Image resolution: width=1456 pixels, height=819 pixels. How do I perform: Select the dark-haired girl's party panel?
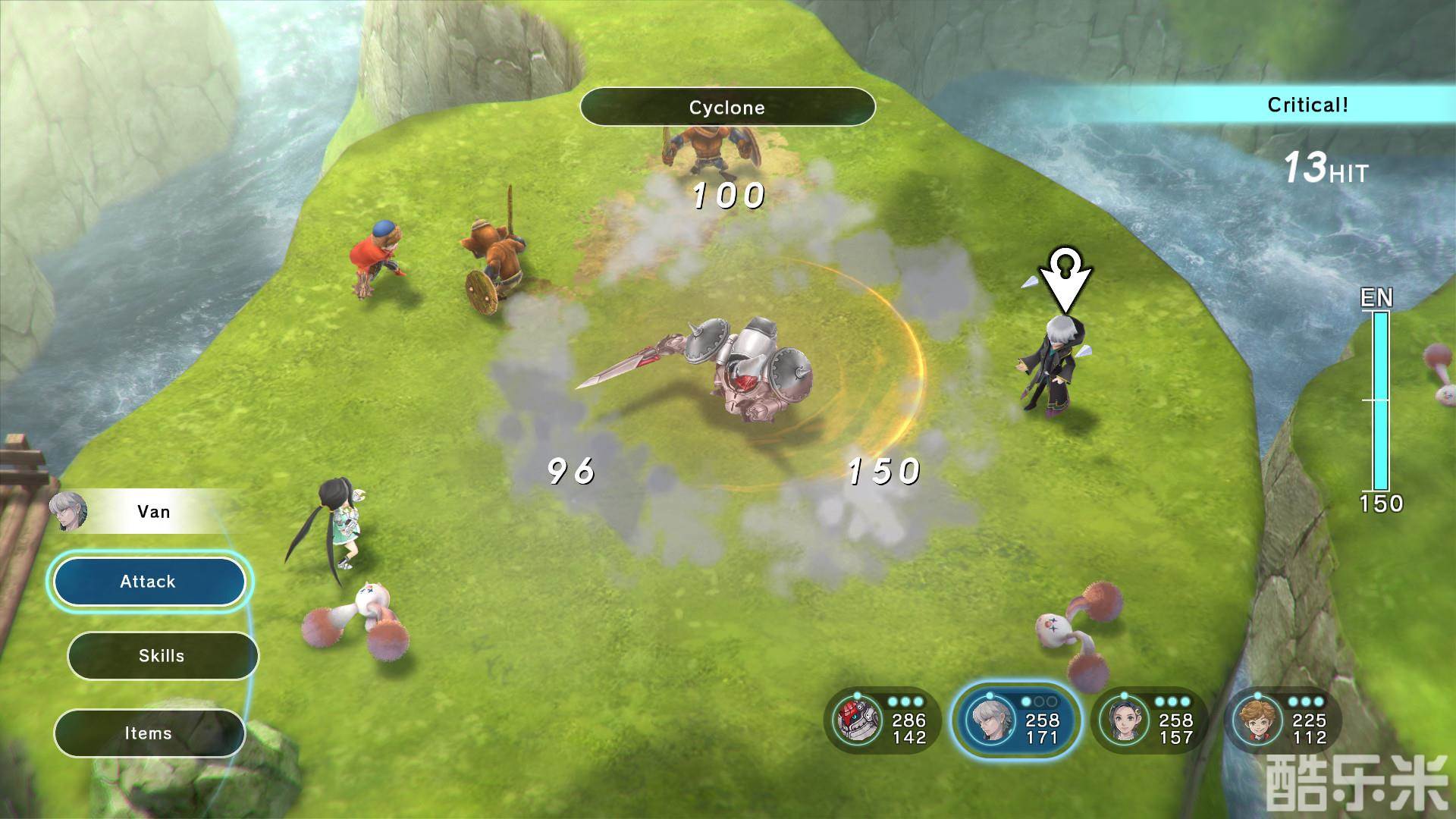click(x=1149, y=720)
